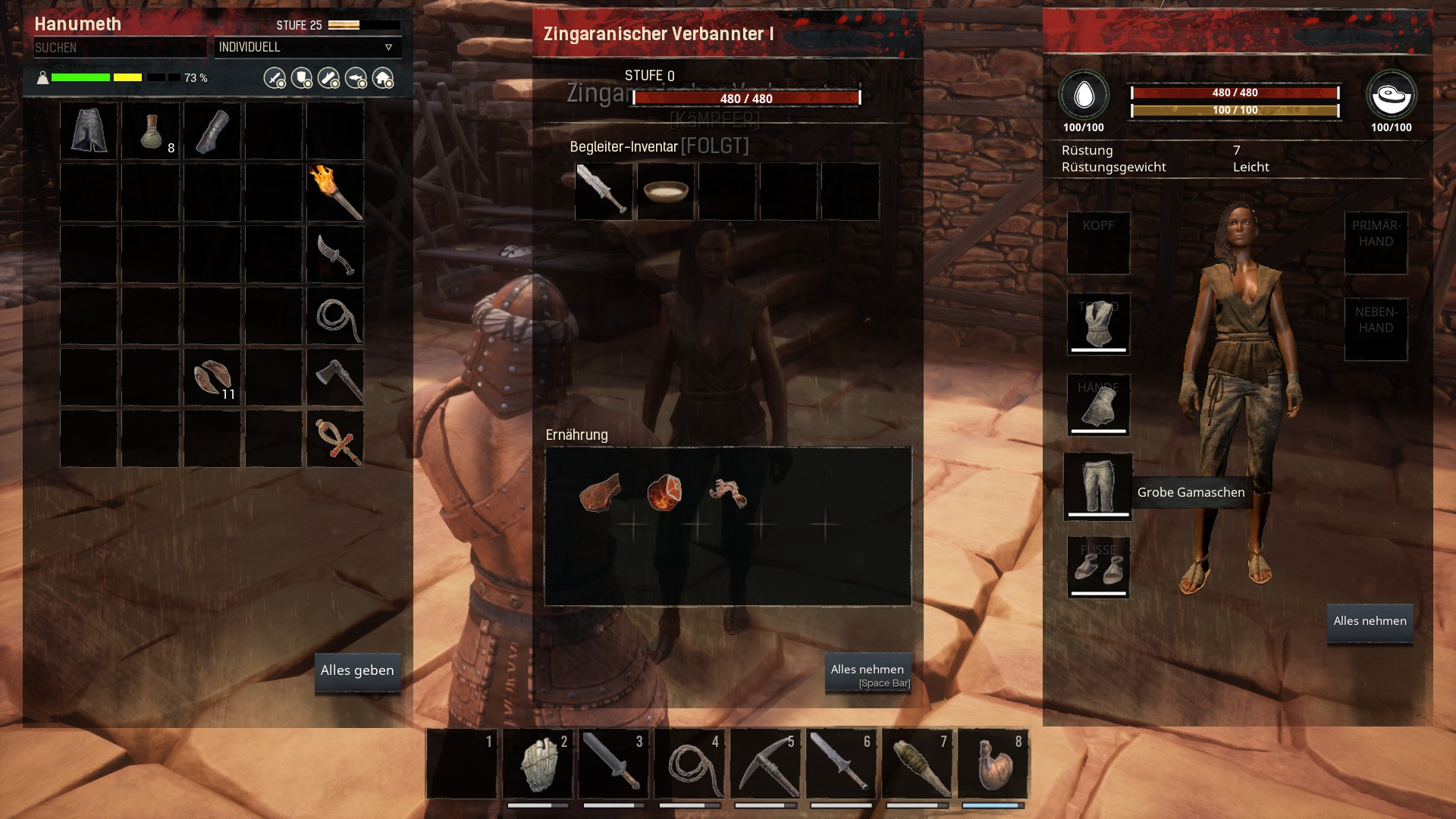Give all items with Alles geben

pos(357,671)
